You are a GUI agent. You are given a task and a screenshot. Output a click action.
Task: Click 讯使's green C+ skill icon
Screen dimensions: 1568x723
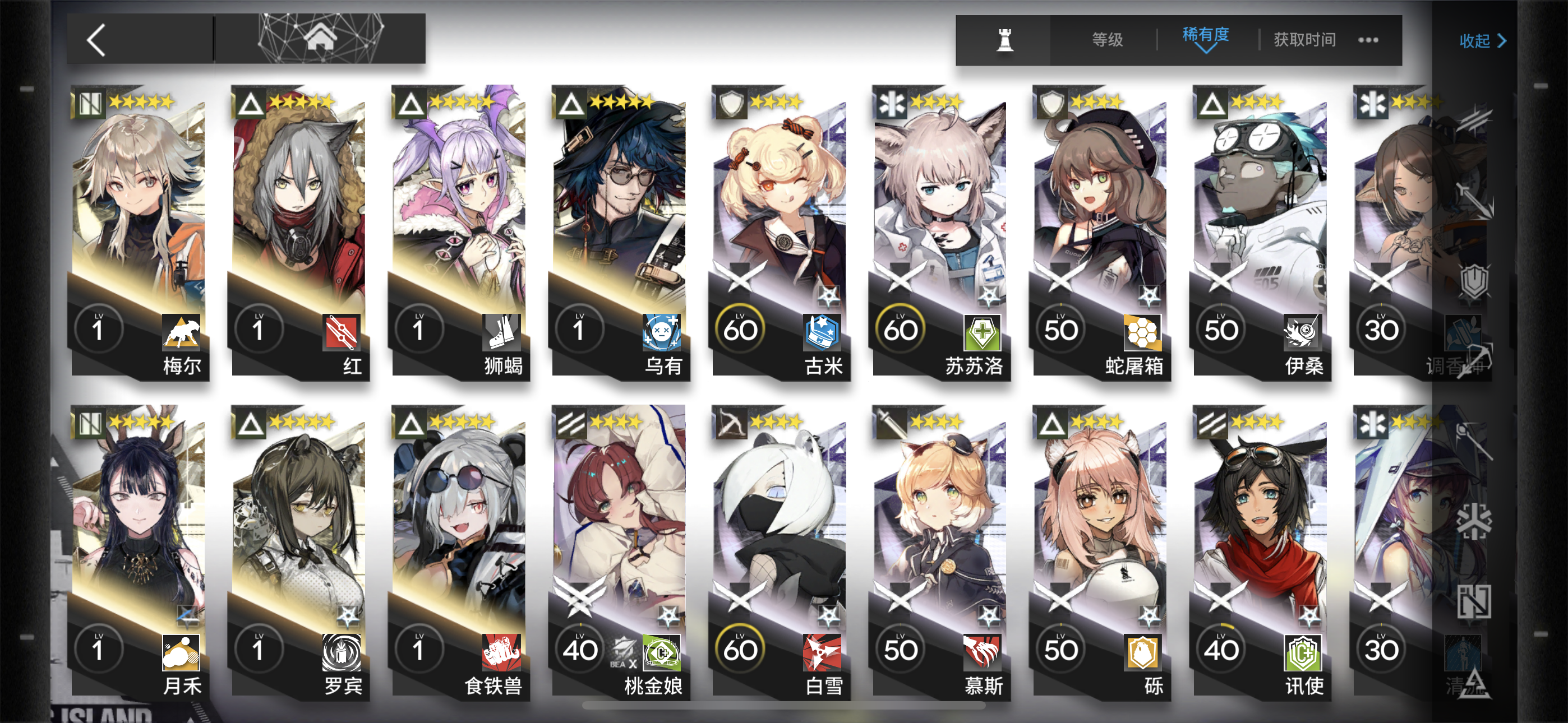pyautogui.click(x=1304, y=654)
